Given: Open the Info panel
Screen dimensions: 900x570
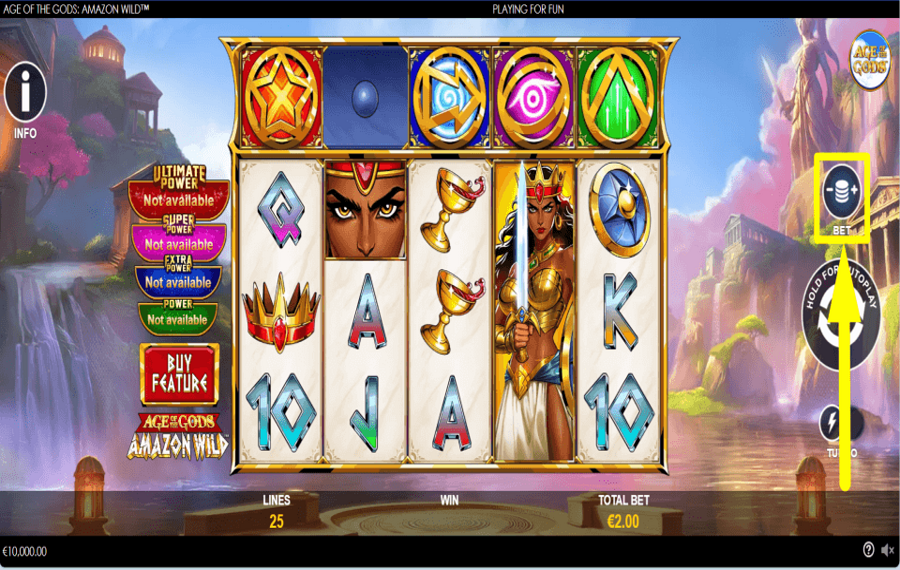Looking at the screenshot, I should 25,96.
